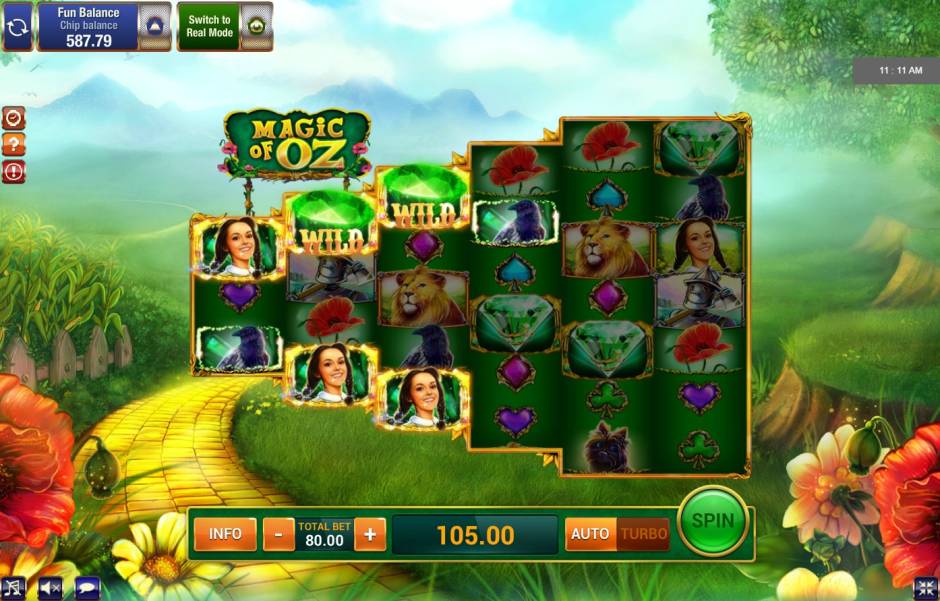Decrease total bet with the minus button
The image size is (940, 601).
[x=278, y=534]
